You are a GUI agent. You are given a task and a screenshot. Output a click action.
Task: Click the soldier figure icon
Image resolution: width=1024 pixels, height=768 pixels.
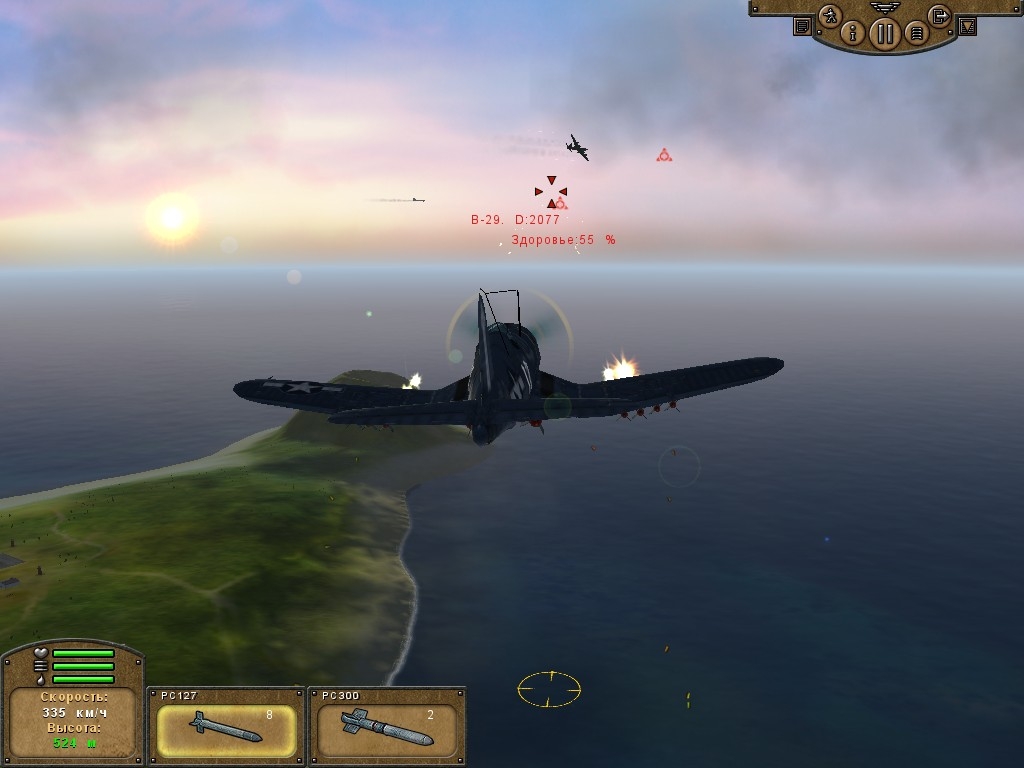click(829, 16)
